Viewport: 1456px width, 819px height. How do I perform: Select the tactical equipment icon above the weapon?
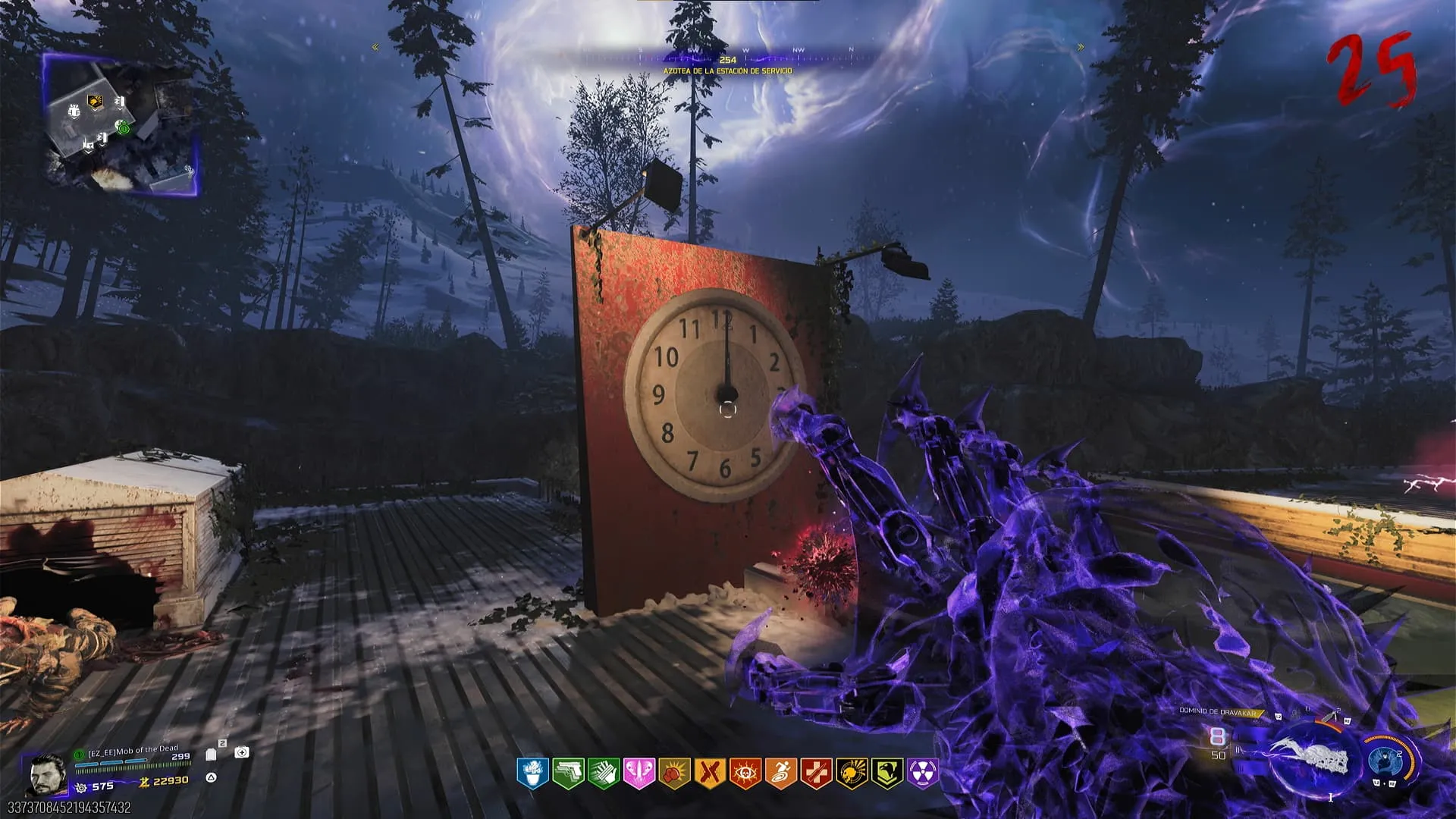click(x=1333, y=717)
